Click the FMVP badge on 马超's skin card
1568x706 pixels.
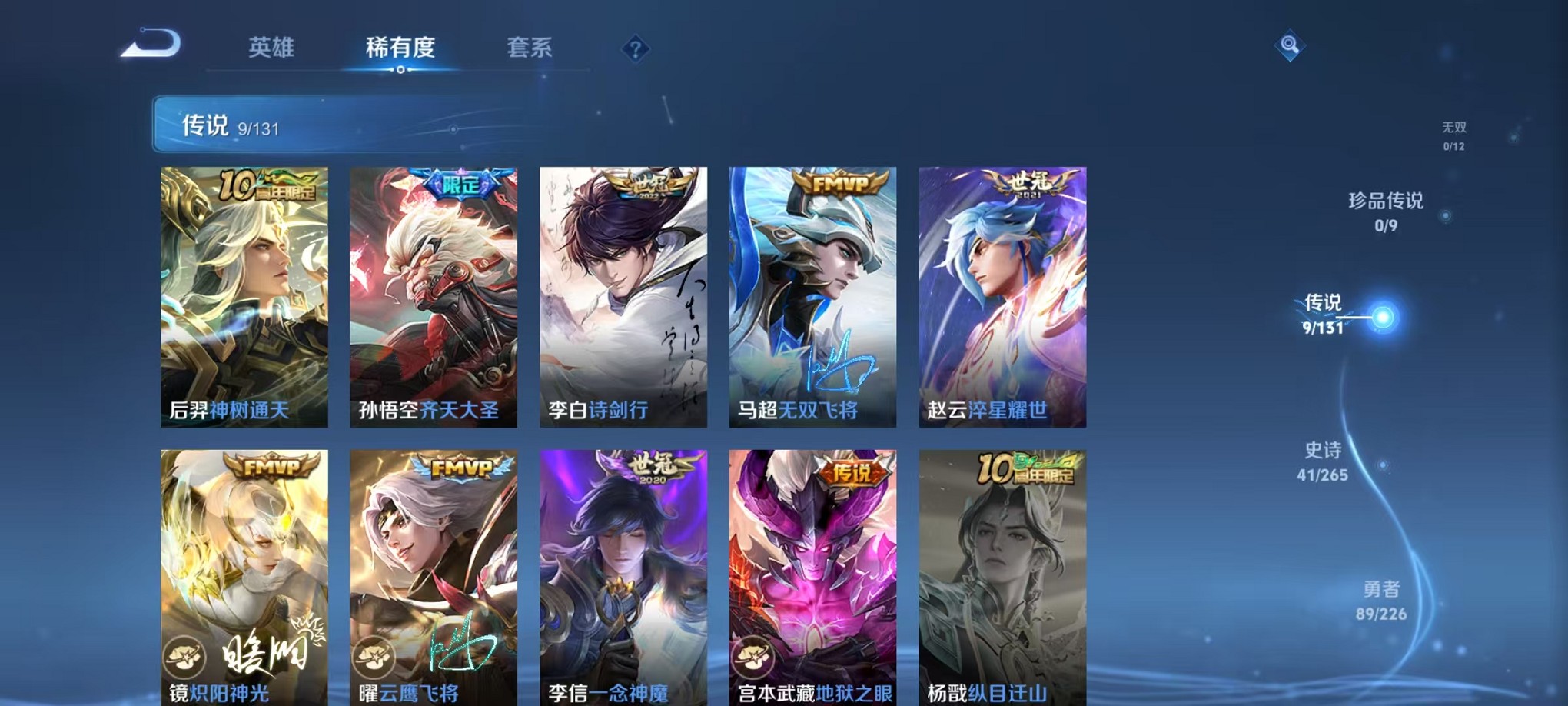coord(840,185)
